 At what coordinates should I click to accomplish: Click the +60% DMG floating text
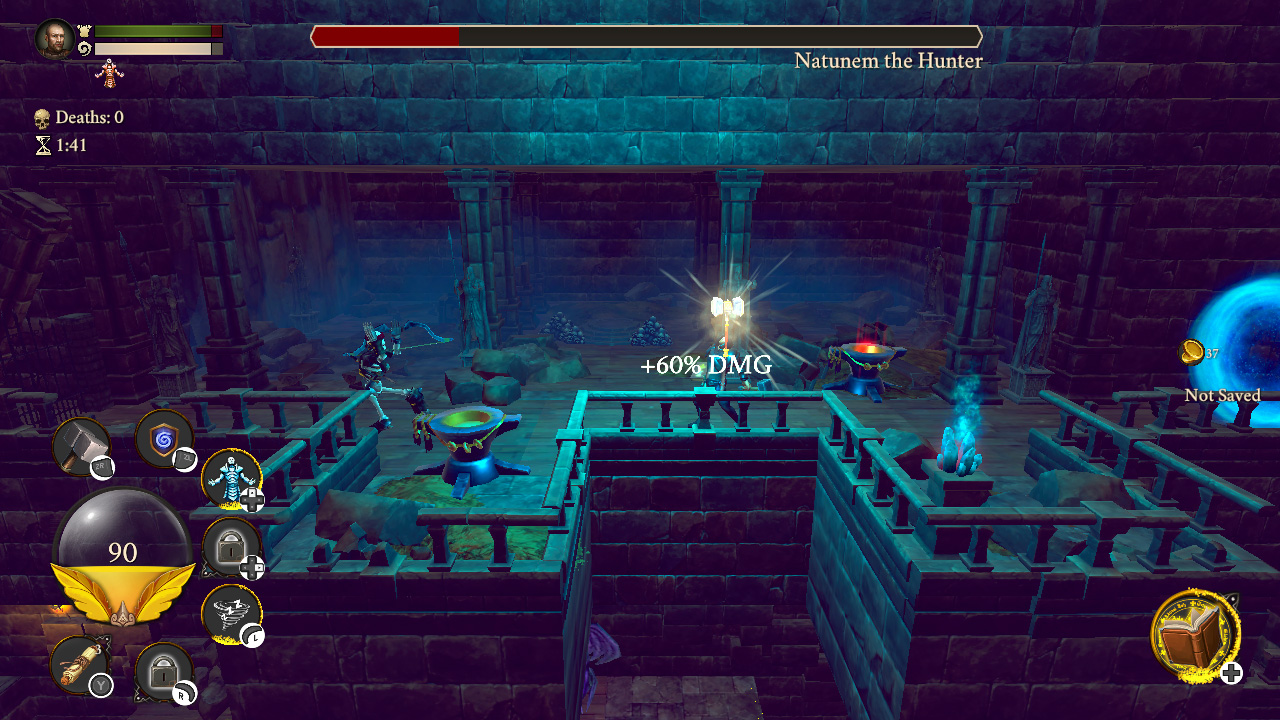pyautogui.click(x=705, y=366)
